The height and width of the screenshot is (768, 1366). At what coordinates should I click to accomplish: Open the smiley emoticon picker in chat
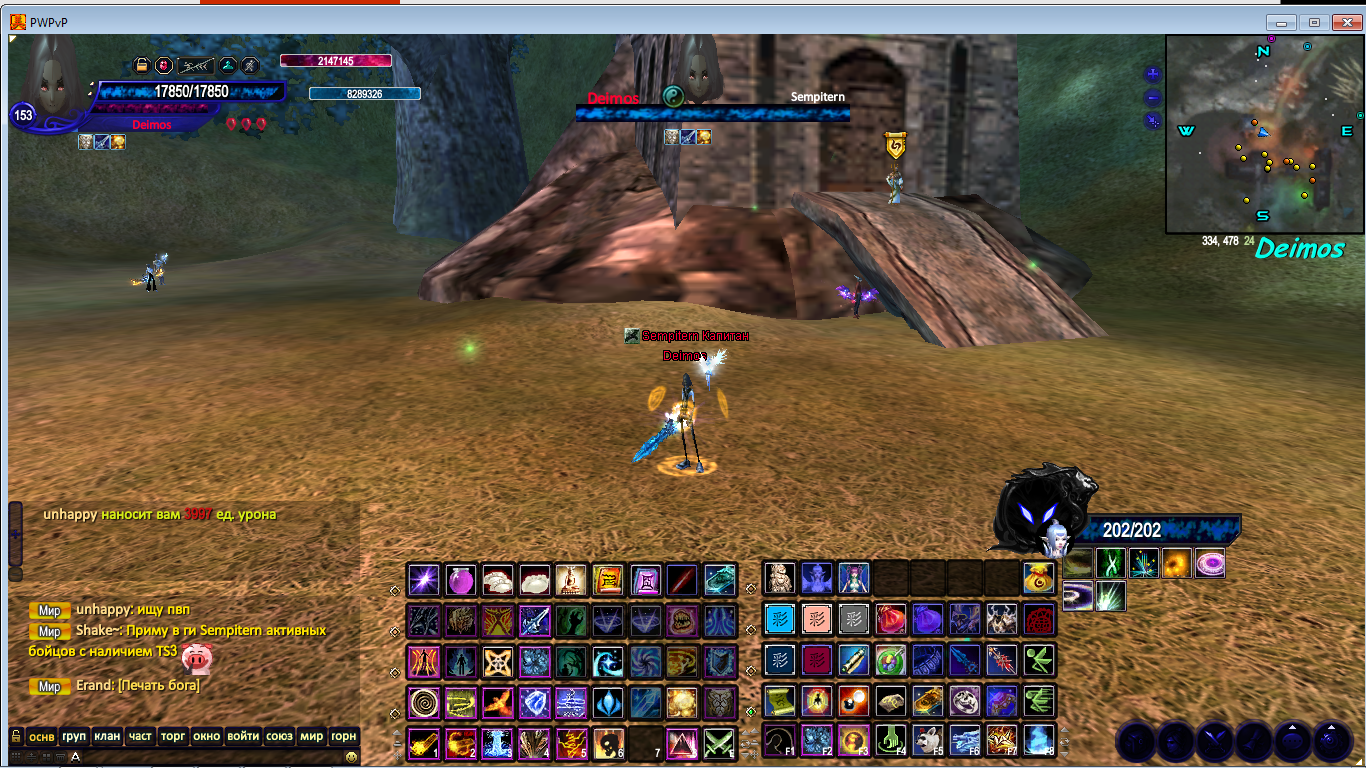[352, 757]
